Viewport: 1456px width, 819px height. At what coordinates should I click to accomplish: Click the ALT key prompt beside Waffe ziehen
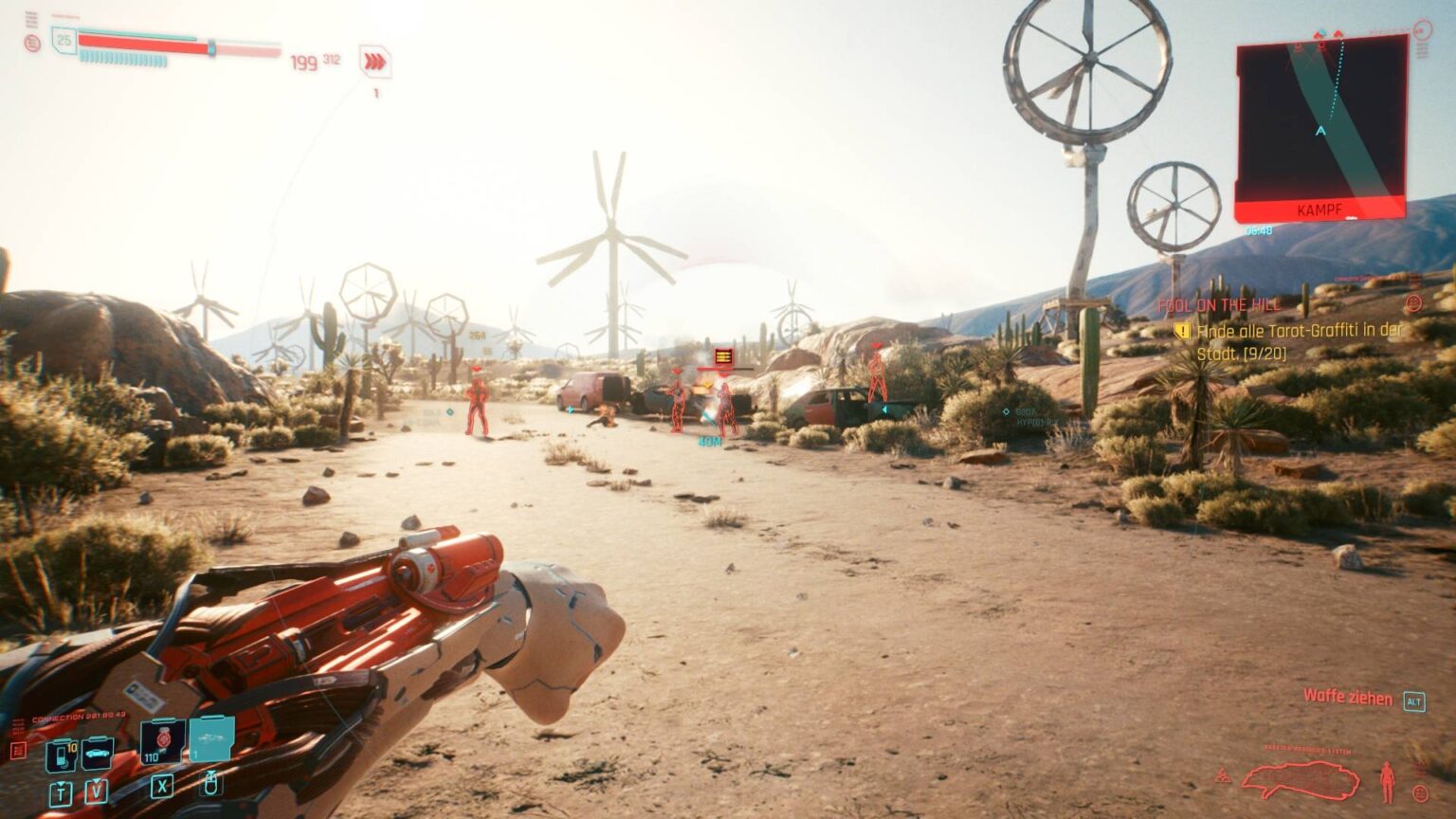[1414, 701]
